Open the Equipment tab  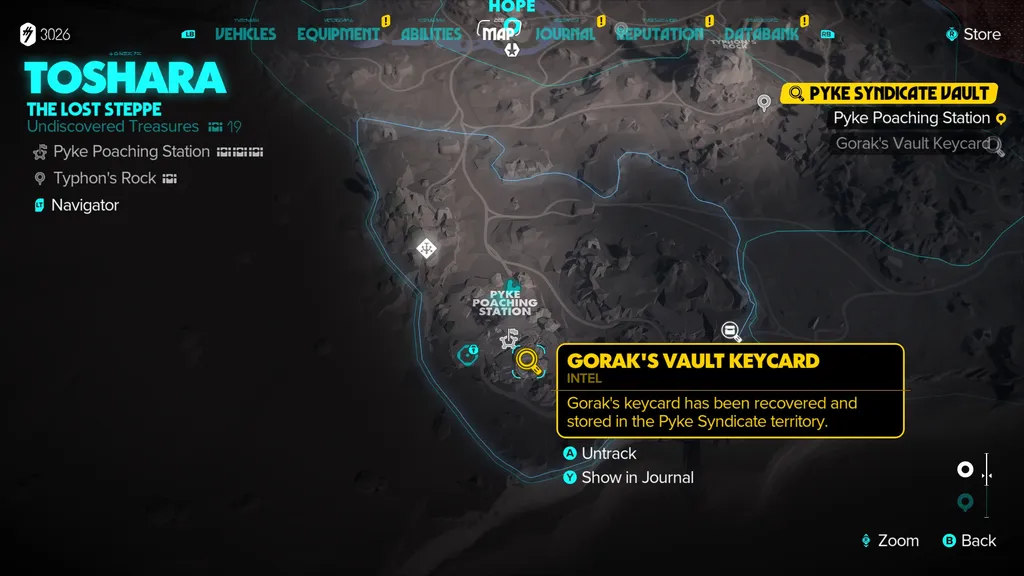[x=338, y=34]
